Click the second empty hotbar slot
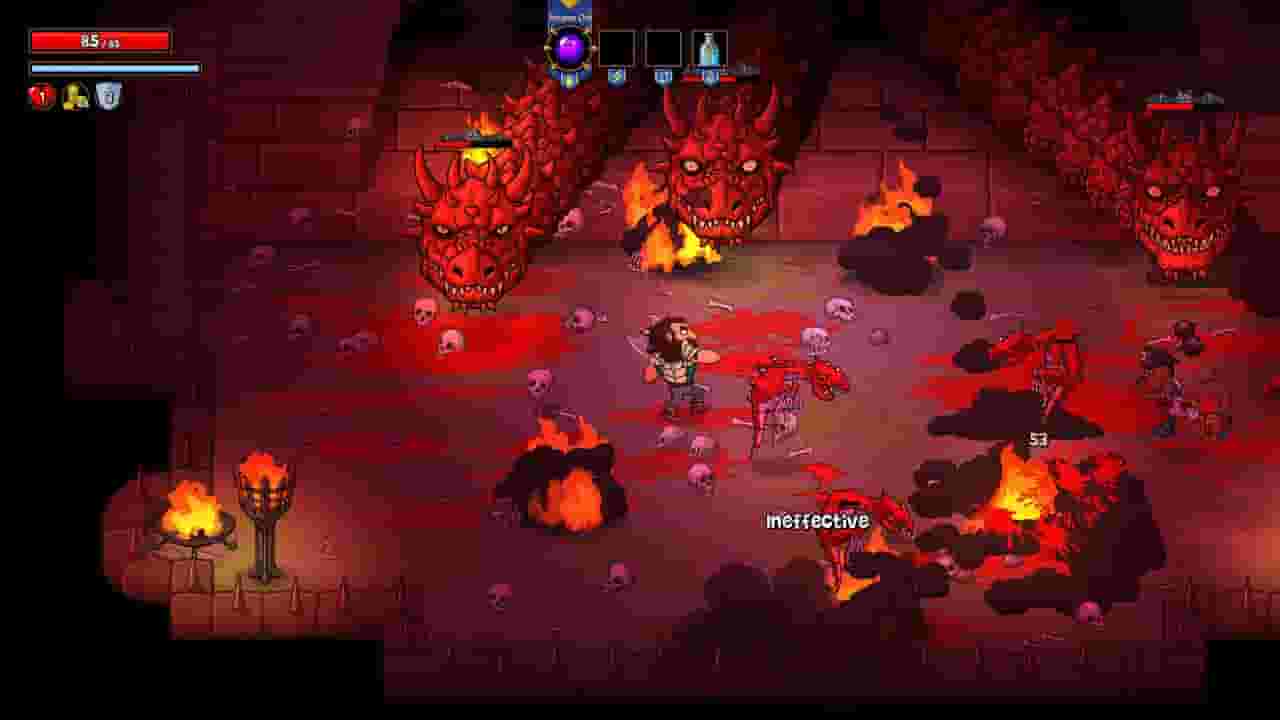This screenshot has height=720, width=1280. point(665,47)
